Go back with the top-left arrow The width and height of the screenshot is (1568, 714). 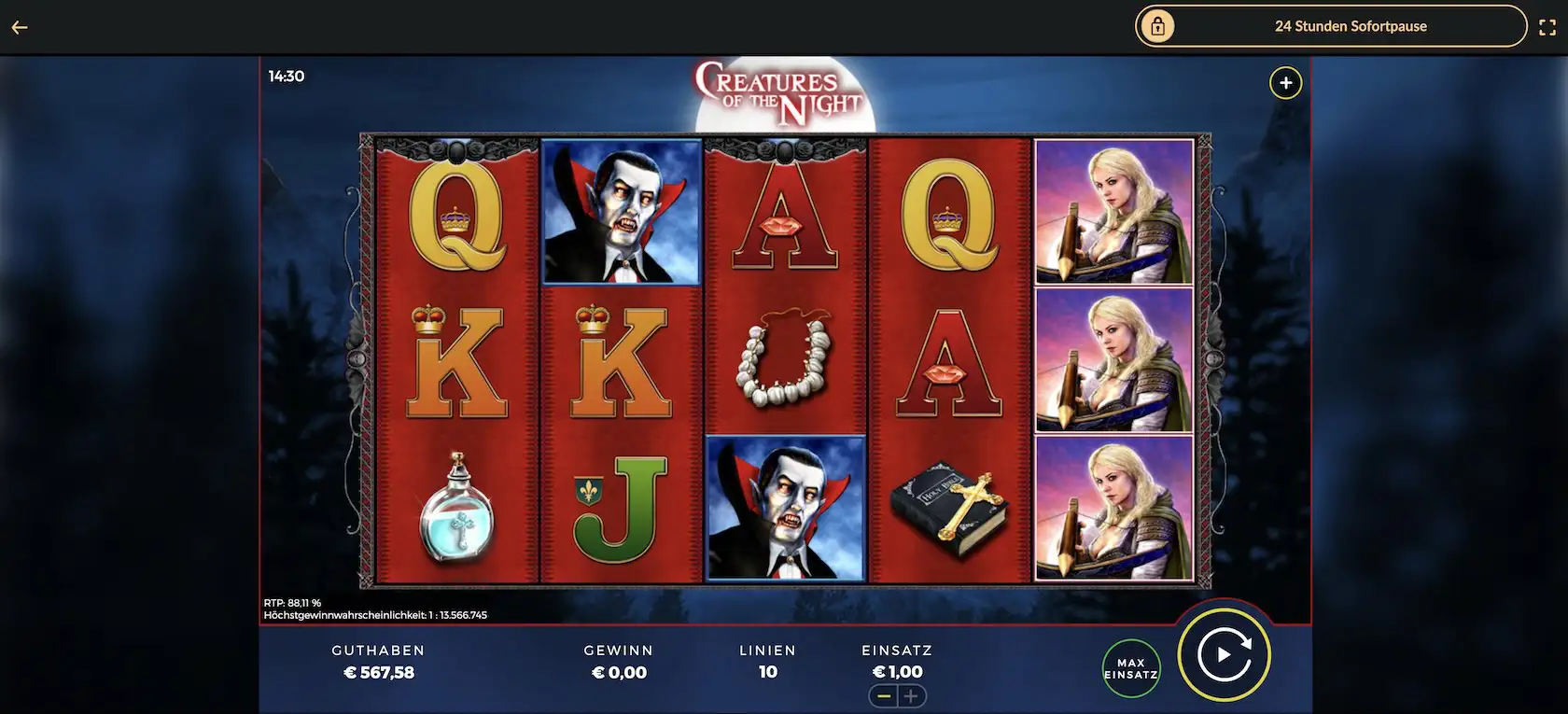point(20,27)
